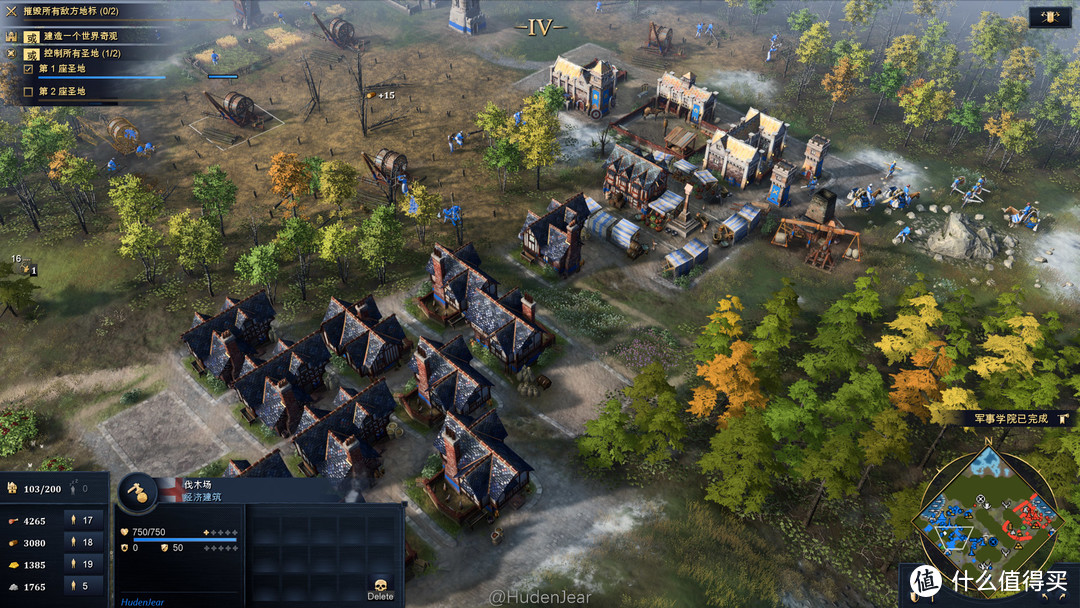1080x608 pixels.
Task: Click the population 103/200 house icon
Action: coord(13,489)
